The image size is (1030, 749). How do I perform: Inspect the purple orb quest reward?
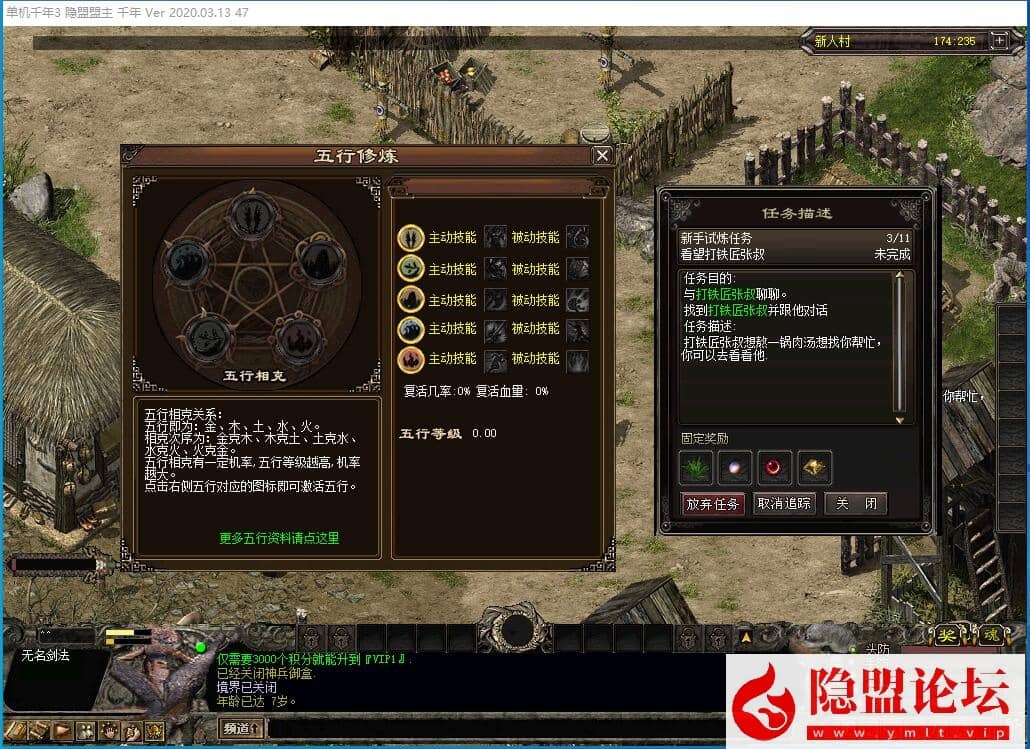735,467
